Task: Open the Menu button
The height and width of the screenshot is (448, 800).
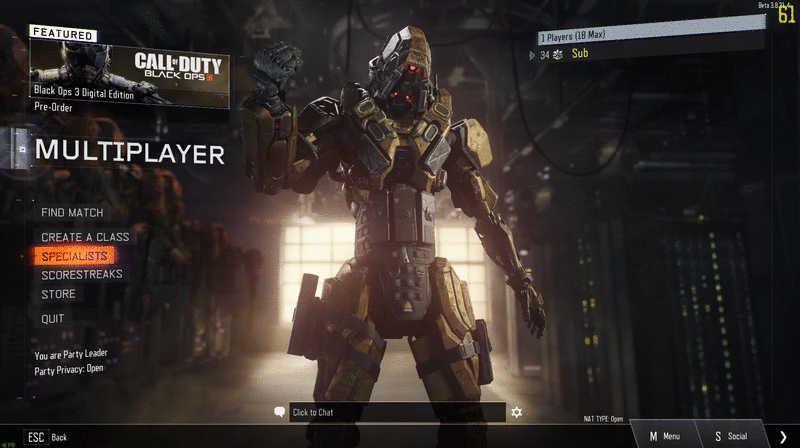Action: pyautogui.click(x=665, y=436)
